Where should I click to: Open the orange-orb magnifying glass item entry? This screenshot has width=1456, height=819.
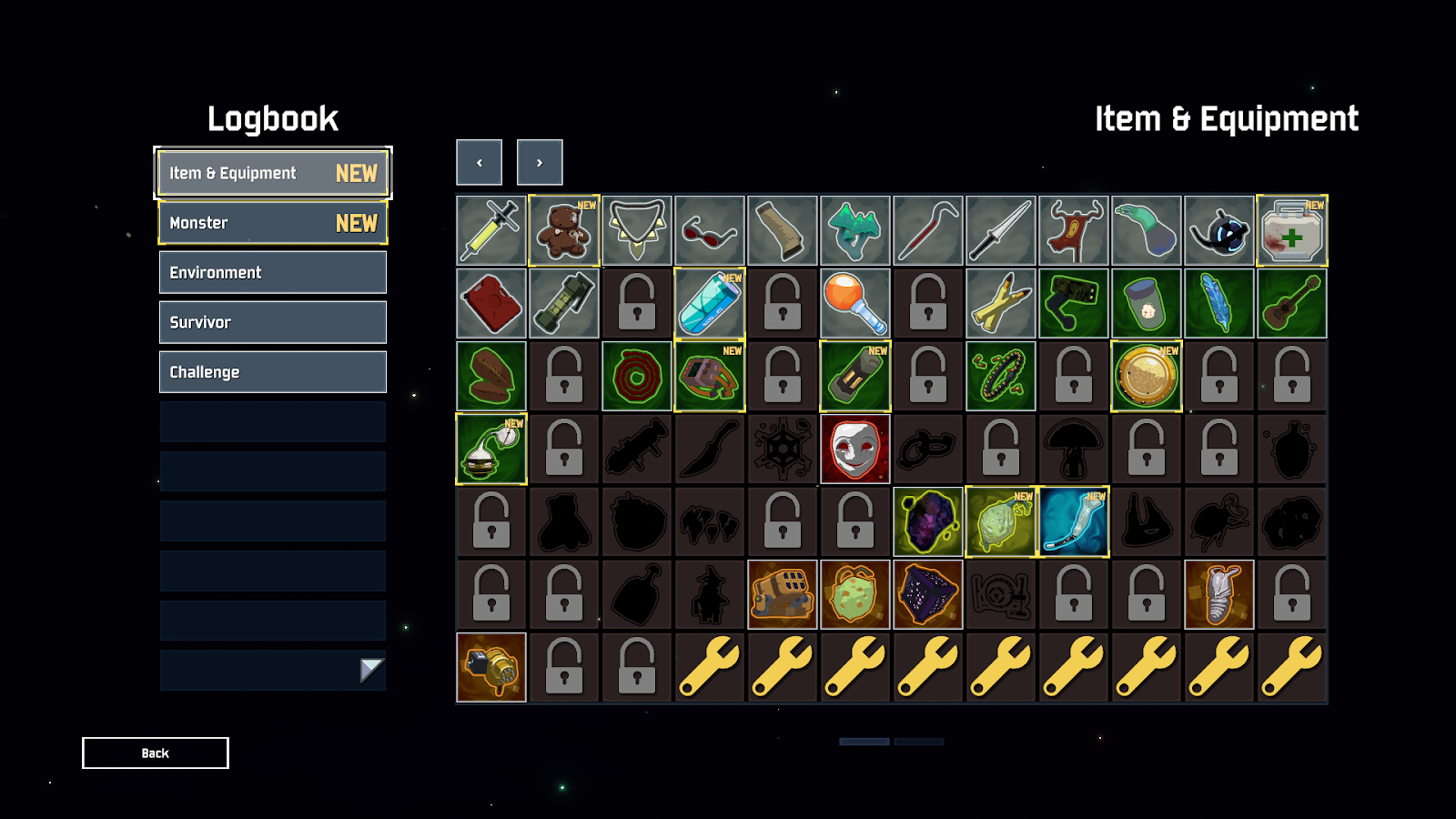pyautogui.click(x=855, y=304)
